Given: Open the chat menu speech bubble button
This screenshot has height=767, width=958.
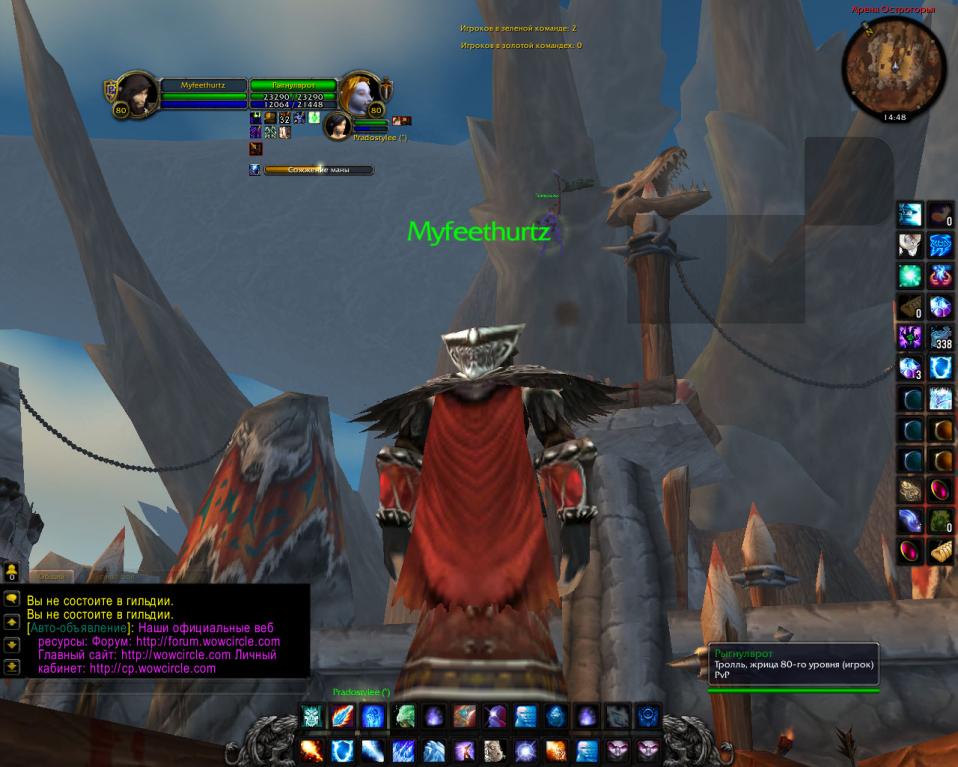Looking at the screenshot, I should pyautogui.click(x=12, y=597).
